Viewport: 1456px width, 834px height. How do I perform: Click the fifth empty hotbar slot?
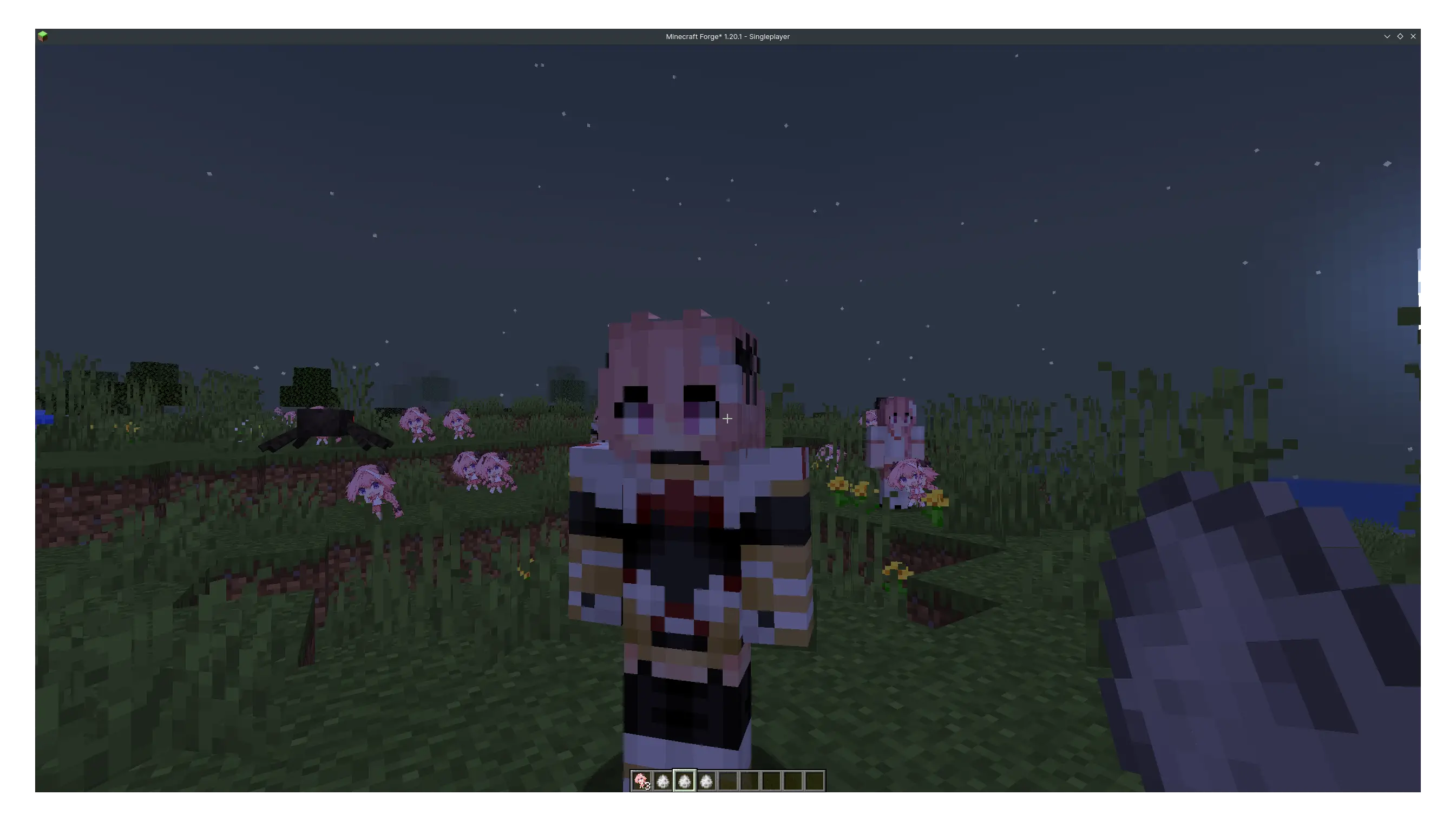(x=728, y=782)
